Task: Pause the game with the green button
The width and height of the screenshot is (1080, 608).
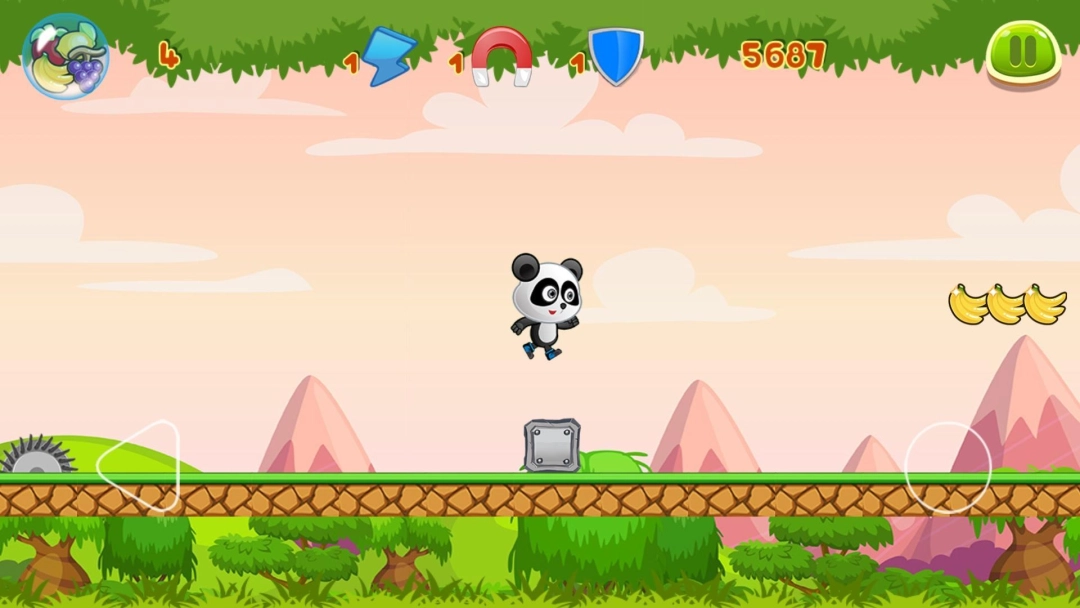Action: [1023, 53]
